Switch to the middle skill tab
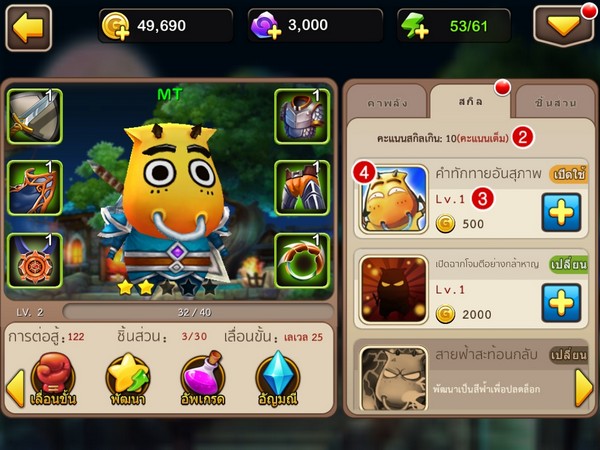Screen dimensions: 600x450 pyautogui.click(x=470, y=102)
